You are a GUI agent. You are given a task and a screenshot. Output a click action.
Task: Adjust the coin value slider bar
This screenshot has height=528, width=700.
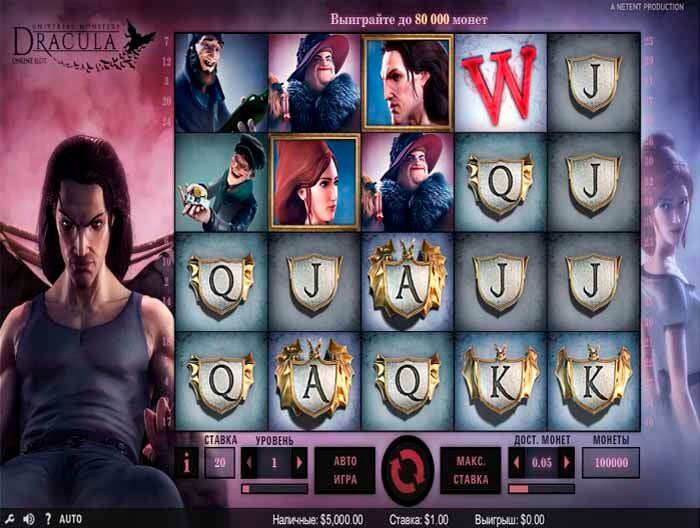click(541, 489)
